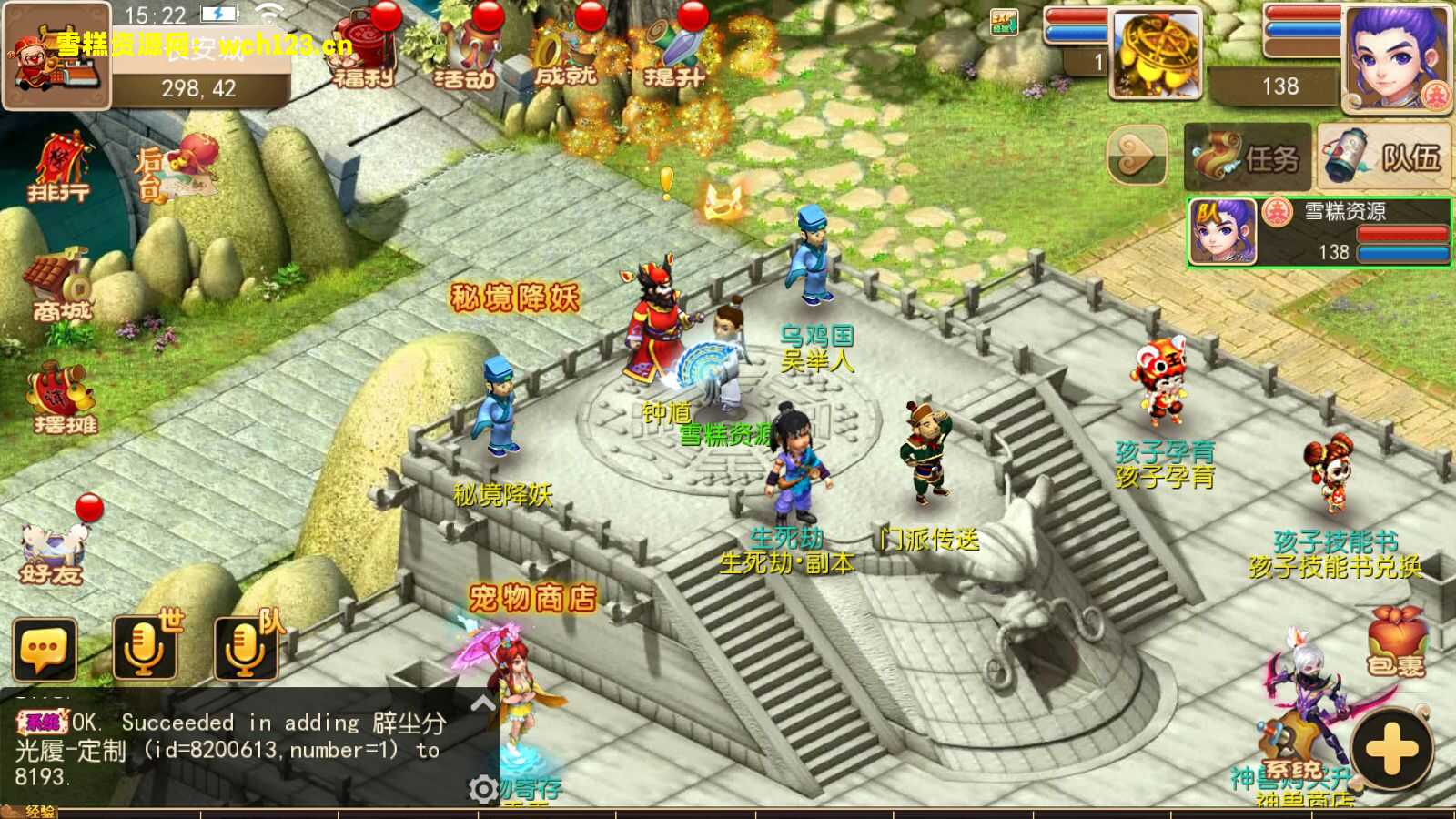The height and width of the screenshot is (819, 1456).
Task: Activate world voice chat microphone
Action: [x=146, y=647]
